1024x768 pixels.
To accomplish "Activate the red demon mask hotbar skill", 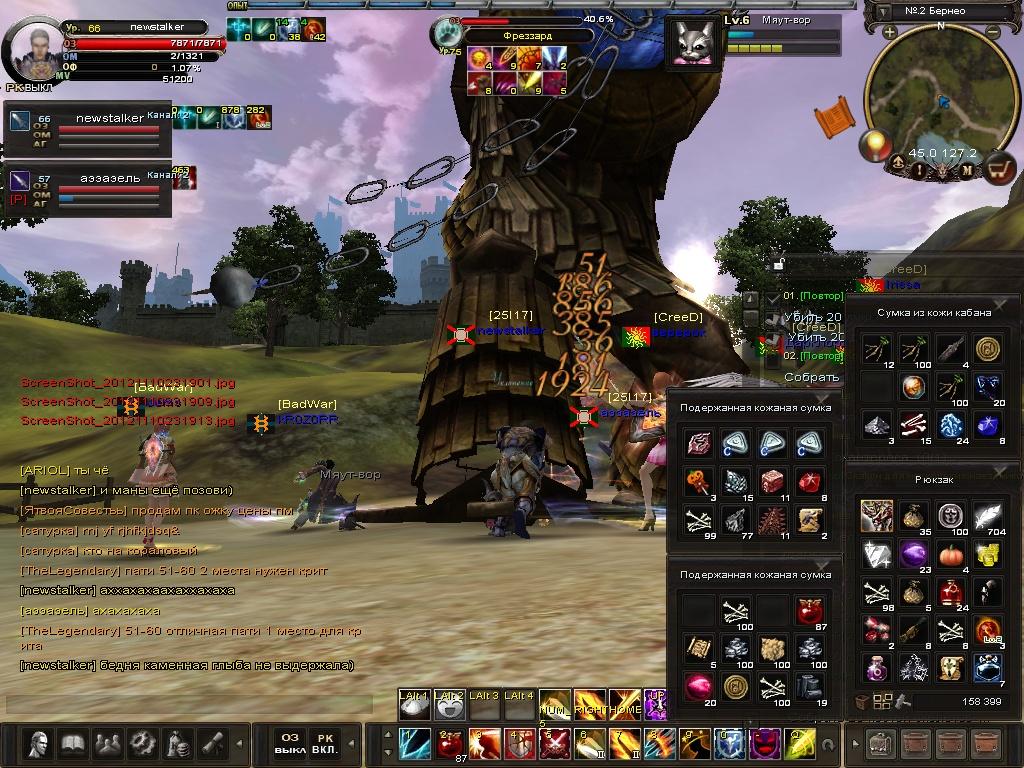I will (x=764, y=743).
